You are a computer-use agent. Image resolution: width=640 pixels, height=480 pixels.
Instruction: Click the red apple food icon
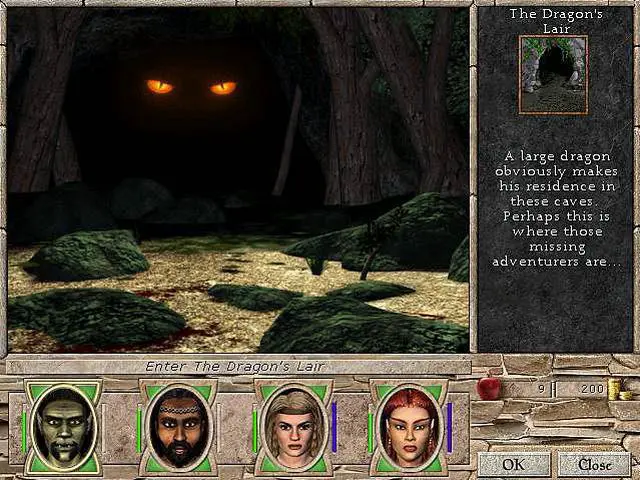[x=489, y=389]
